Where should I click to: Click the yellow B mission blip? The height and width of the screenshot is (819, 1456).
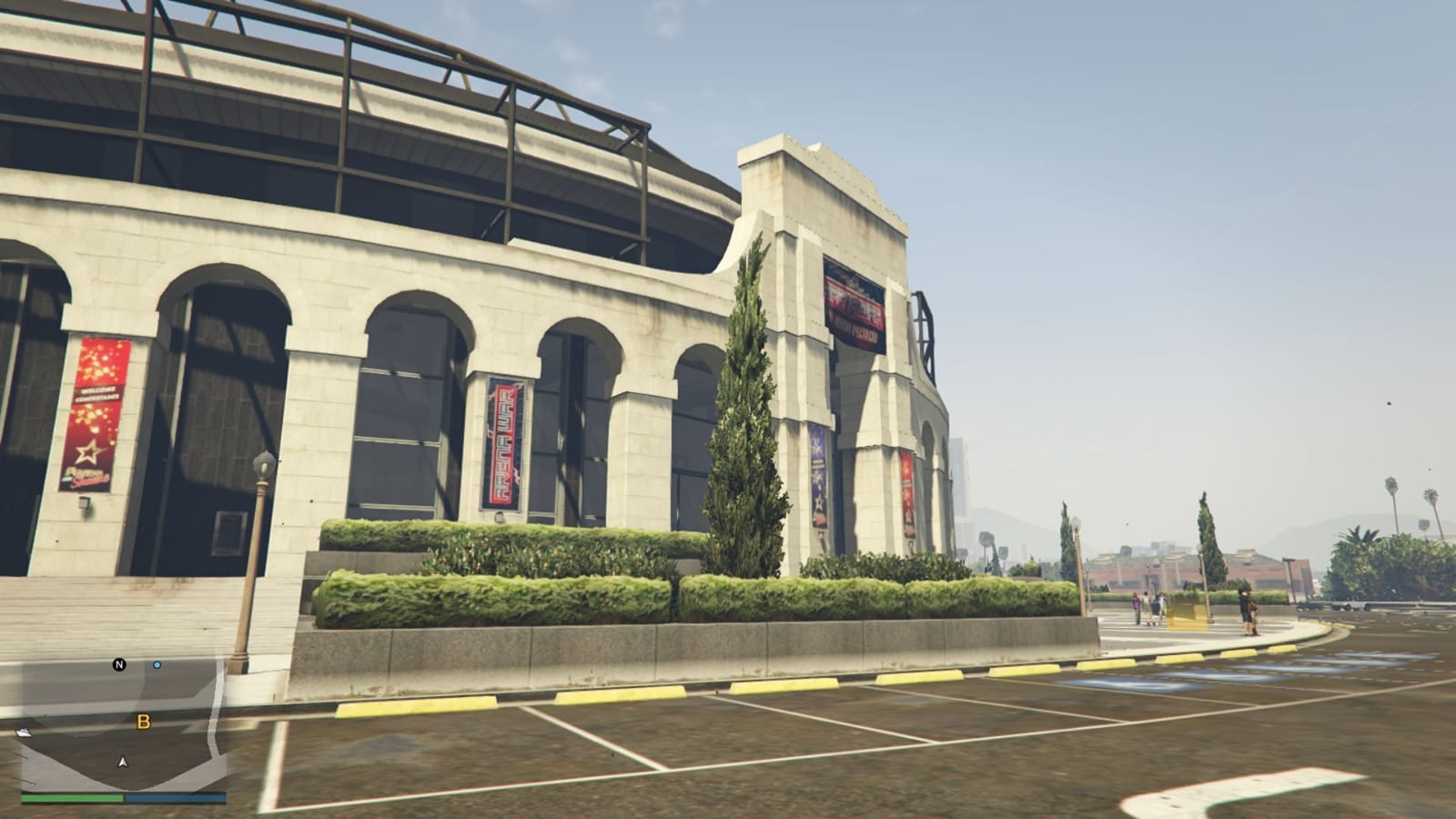click(143, 722)
